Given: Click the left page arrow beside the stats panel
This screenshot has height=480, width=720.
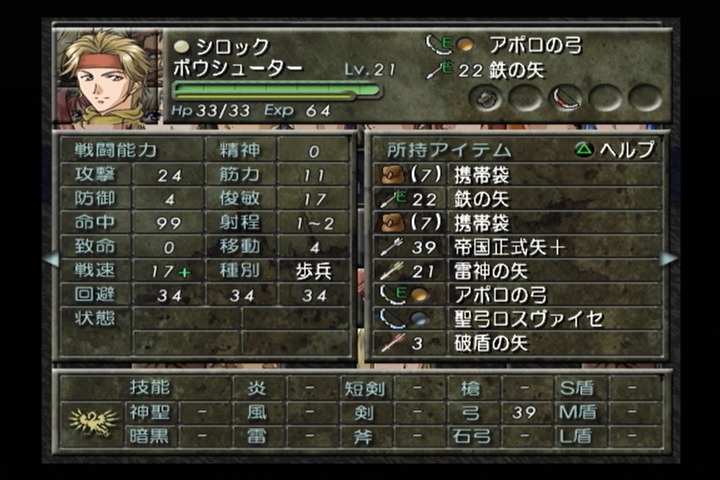Looking at the screenshot, I should coord(50,259).
